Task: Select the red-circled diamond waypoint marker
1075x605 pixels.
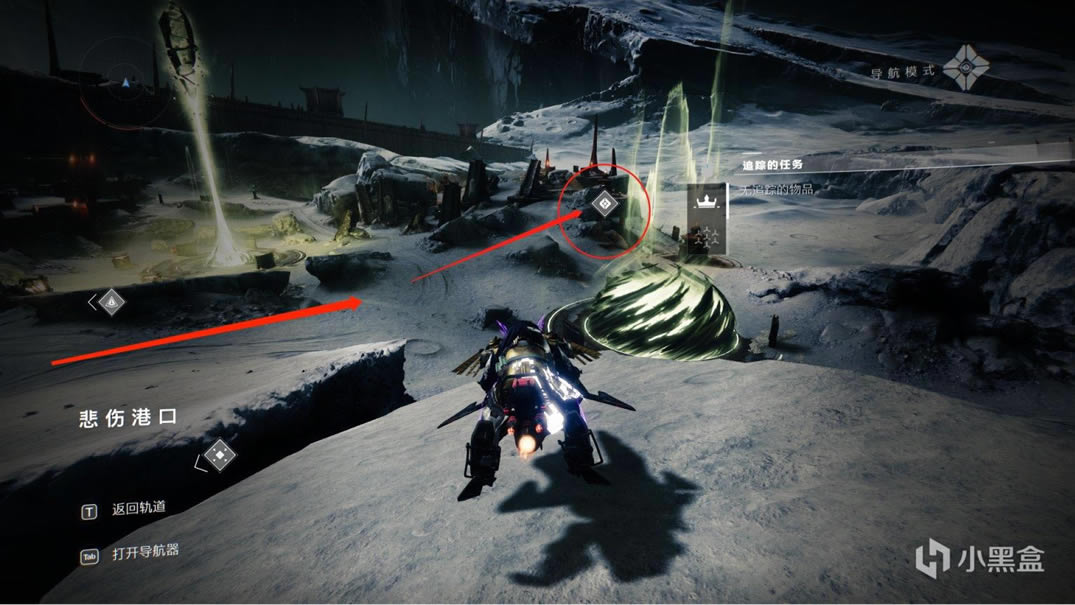Action: [x=604, y=205]
